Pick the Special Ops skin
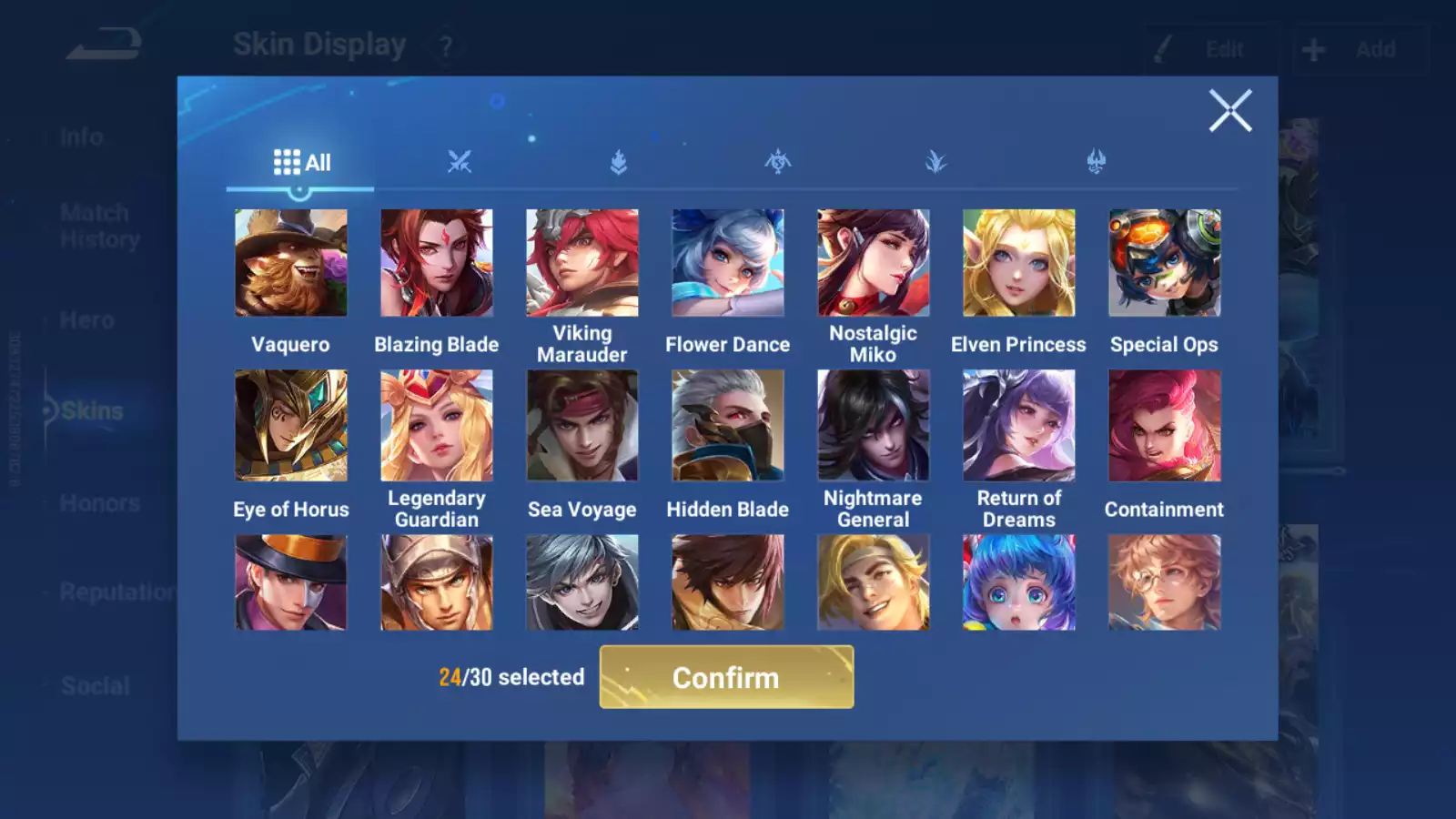The width and height of the screenshot is (1456, 819). pos(1165,263)
